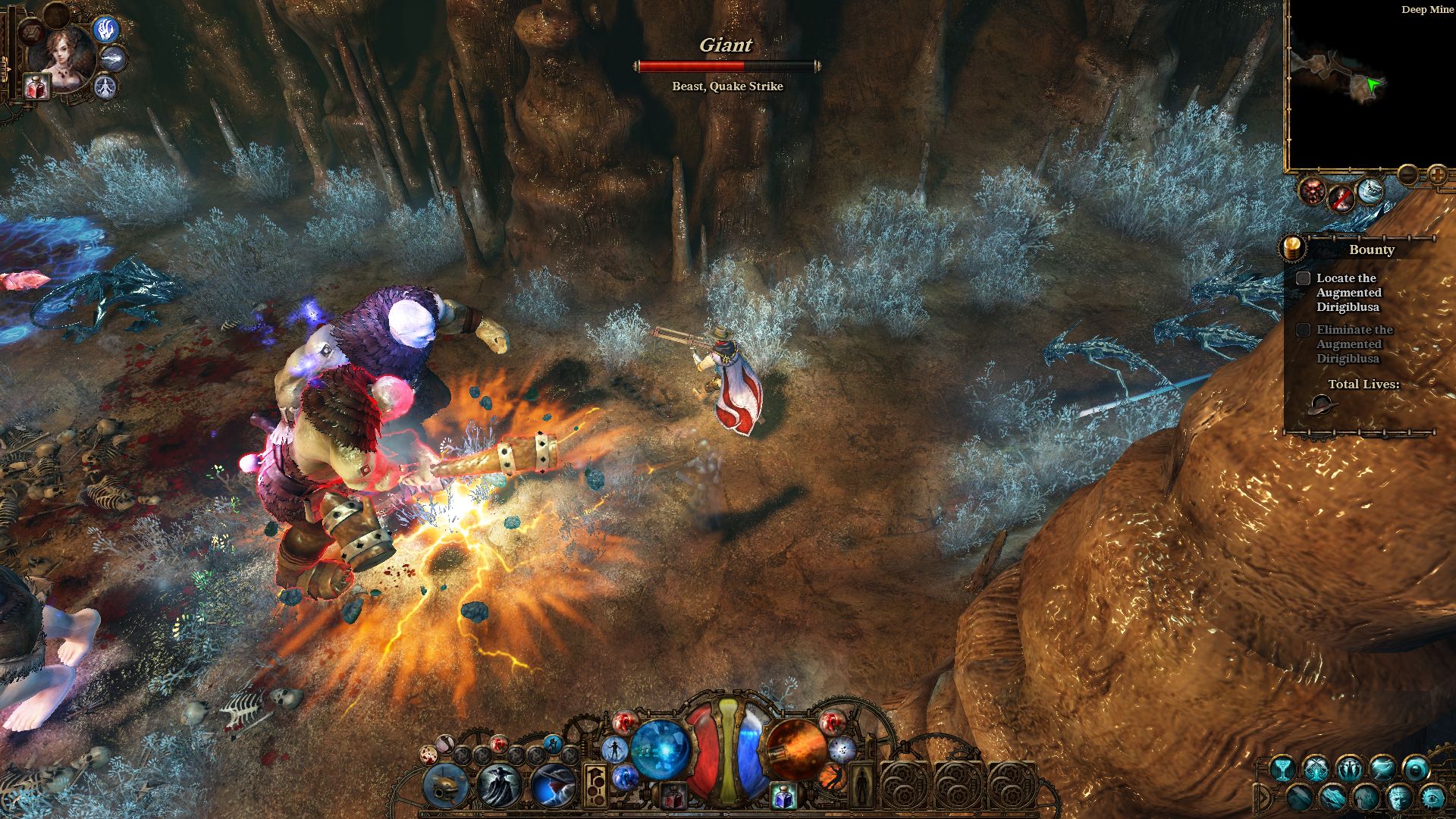Toggle the crossed-out portrait icon below minimap
Screen dimensions: 1456x819
point(1341,199)
